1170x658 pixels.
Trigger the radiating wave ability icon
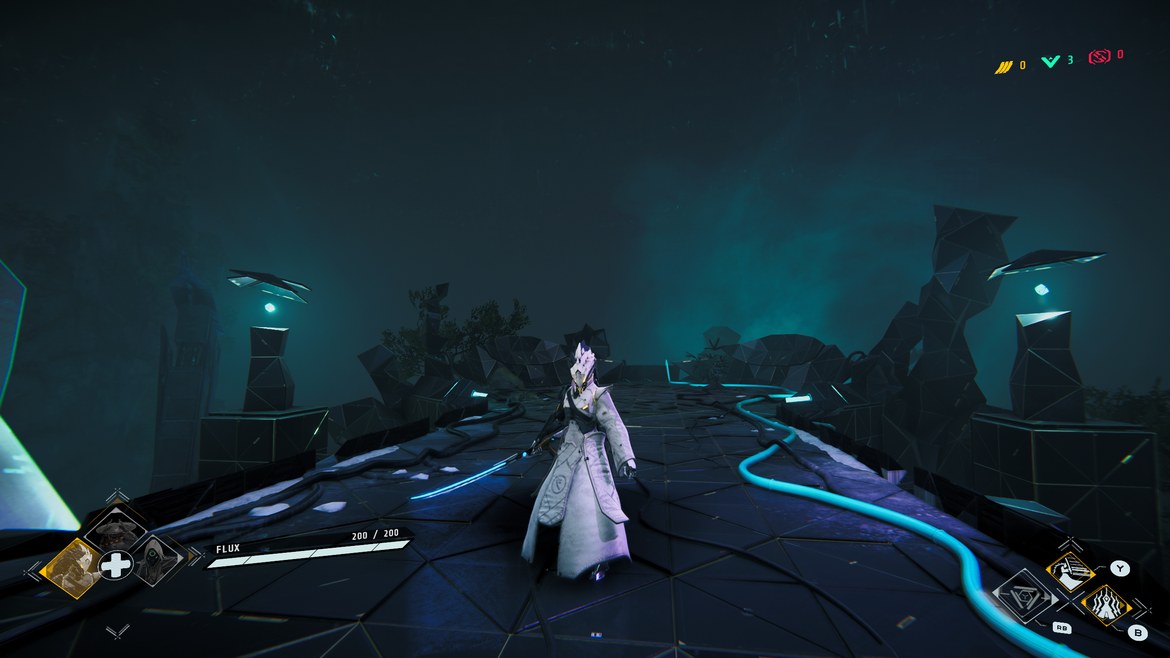(x=1105, y=605)
